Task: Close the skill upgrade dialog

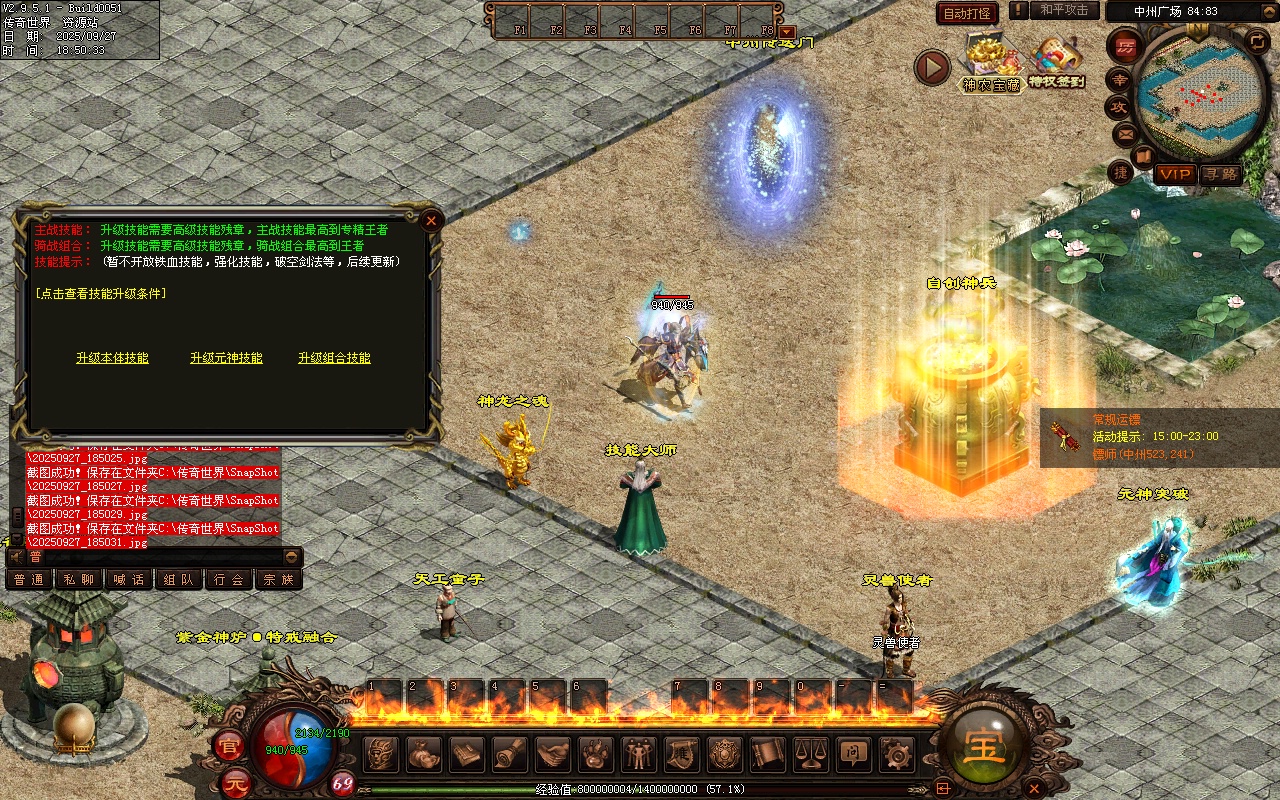Action: pyautogui.click(x=431, y=220)
